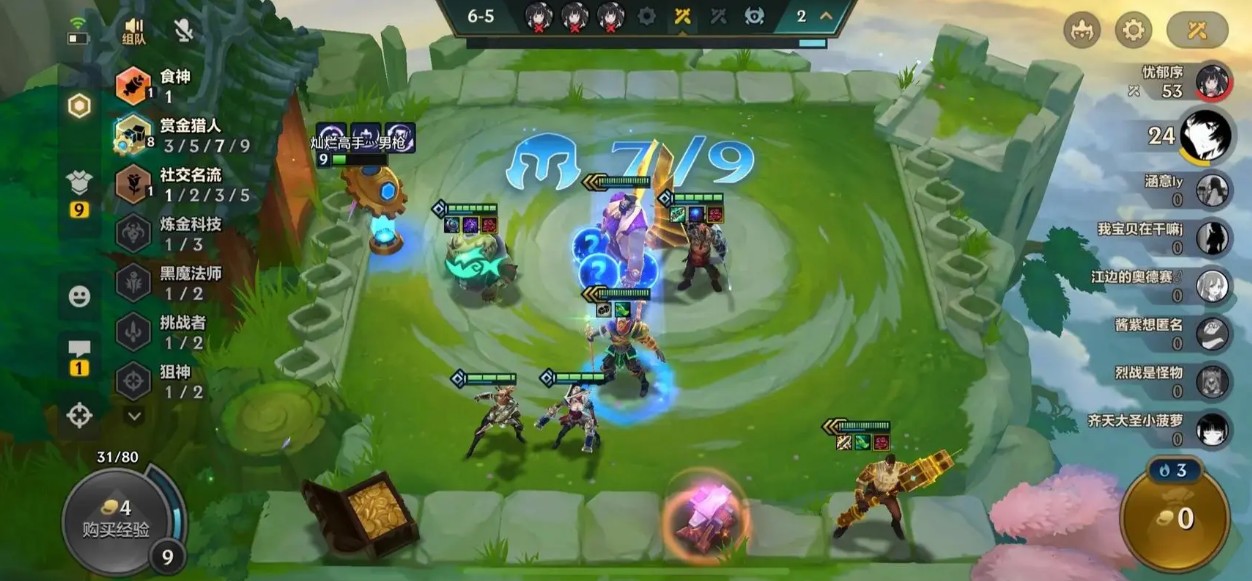1252x581 pixels.
Task: Click the crossed swords button top right
Action: click(1197, 30)
